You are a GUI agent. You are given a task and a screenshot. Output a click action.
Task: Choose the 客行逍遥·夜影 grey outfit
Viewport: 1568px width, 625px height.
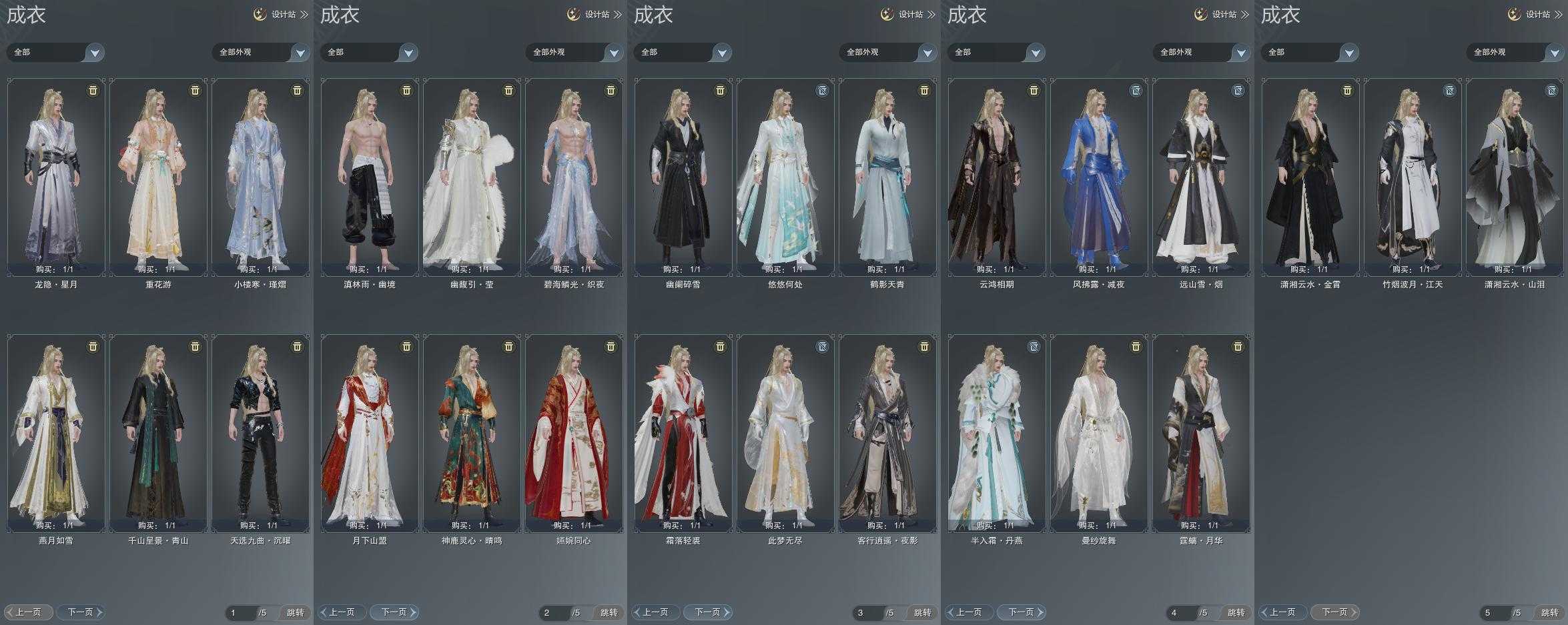coord(887,434)
